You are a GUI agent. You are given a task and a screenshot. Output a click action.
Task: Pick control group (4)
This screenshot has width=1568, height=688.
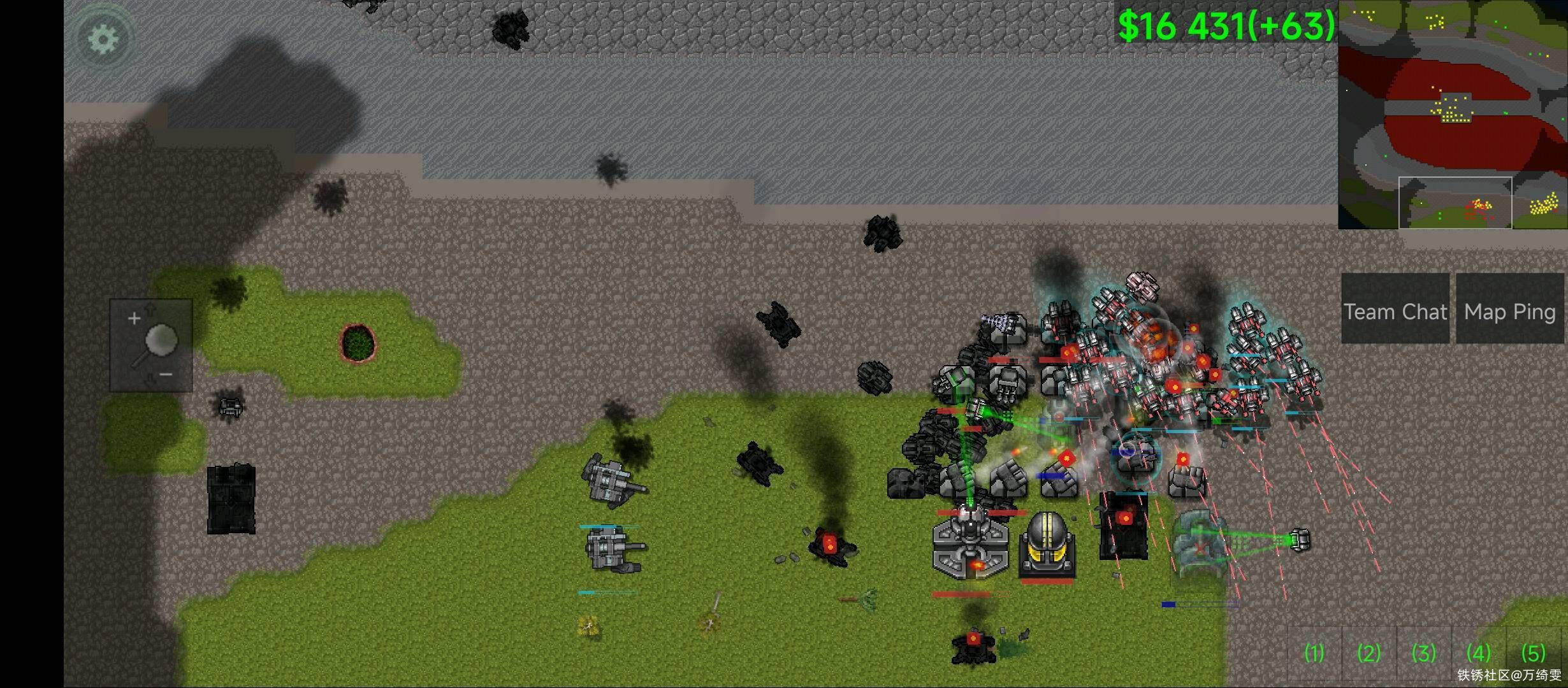[1478, 653]
